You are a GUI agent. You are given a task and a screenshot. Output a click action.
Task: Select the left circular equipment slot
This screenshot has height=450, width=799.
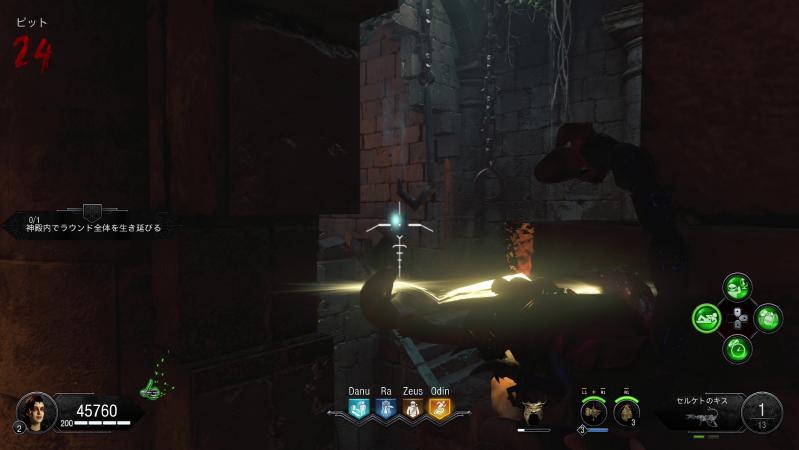[x=594, y=411]
